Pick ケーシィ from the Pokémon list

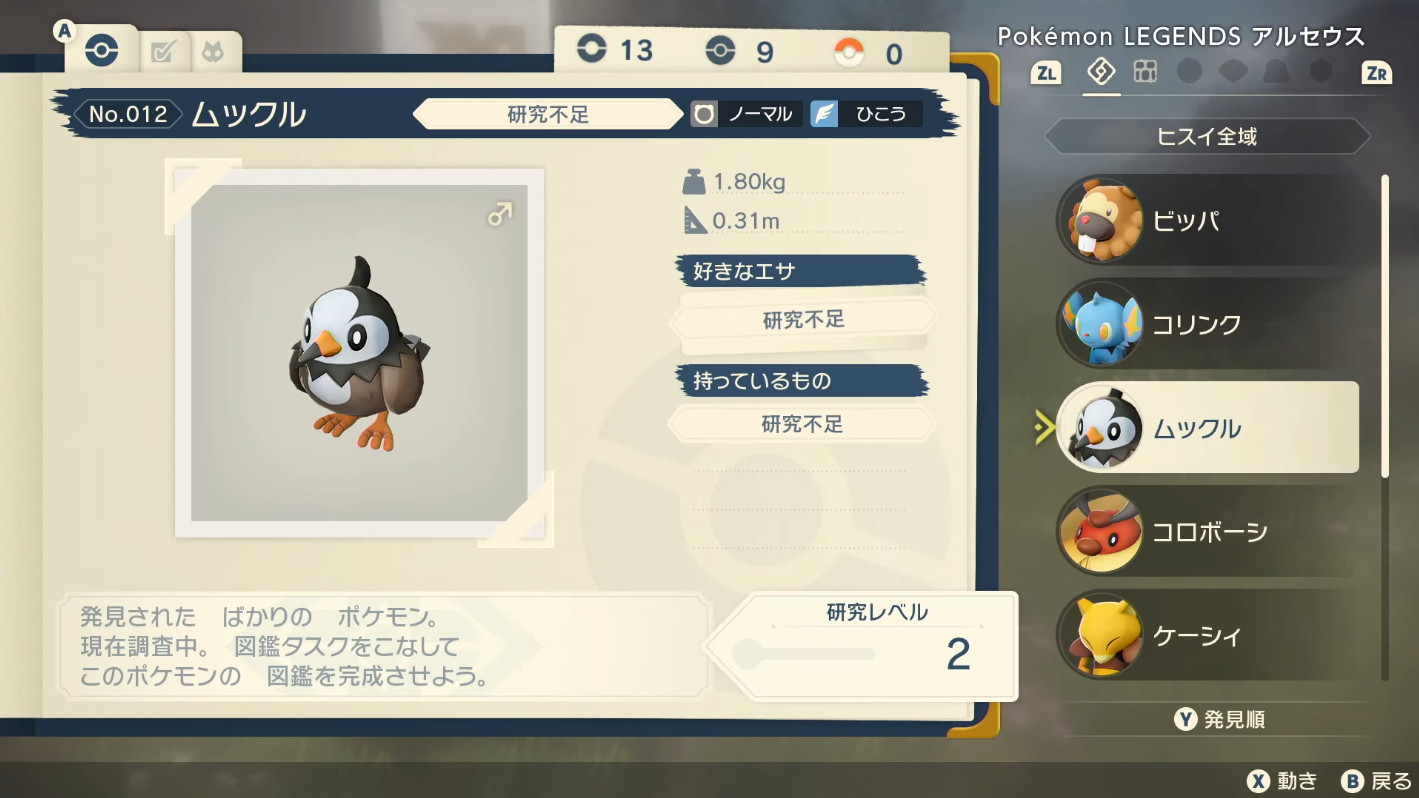pyautogui.click(x=1205, y=636)
